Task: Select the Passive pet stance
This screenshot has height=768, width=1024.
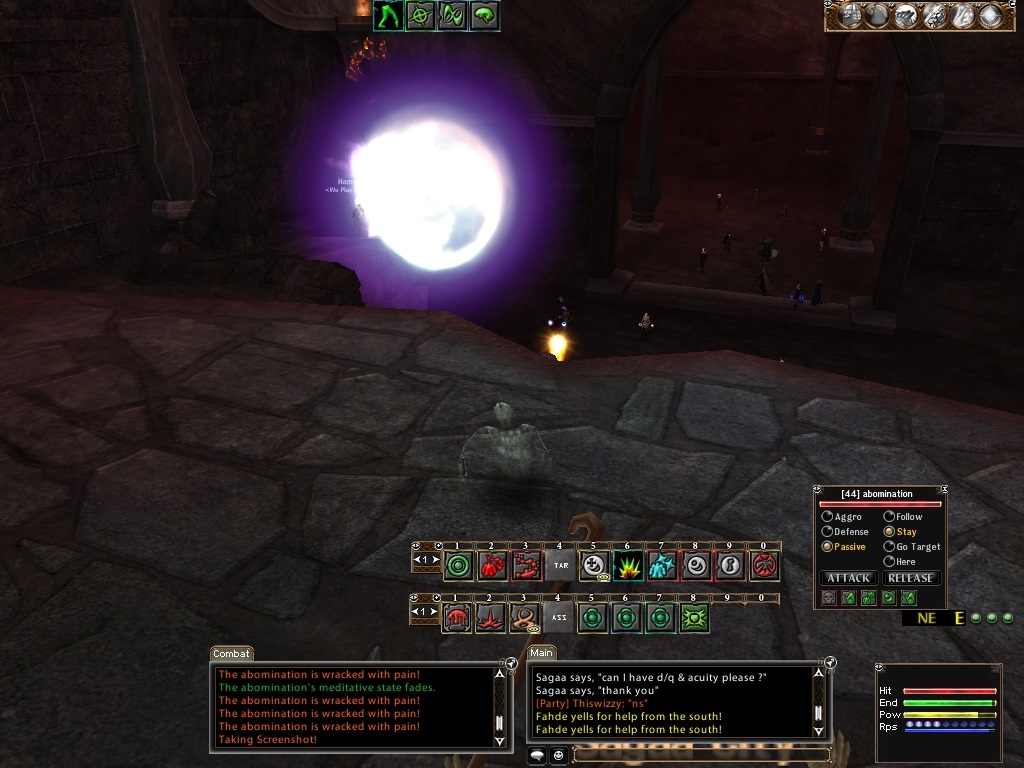Action: 828,547
